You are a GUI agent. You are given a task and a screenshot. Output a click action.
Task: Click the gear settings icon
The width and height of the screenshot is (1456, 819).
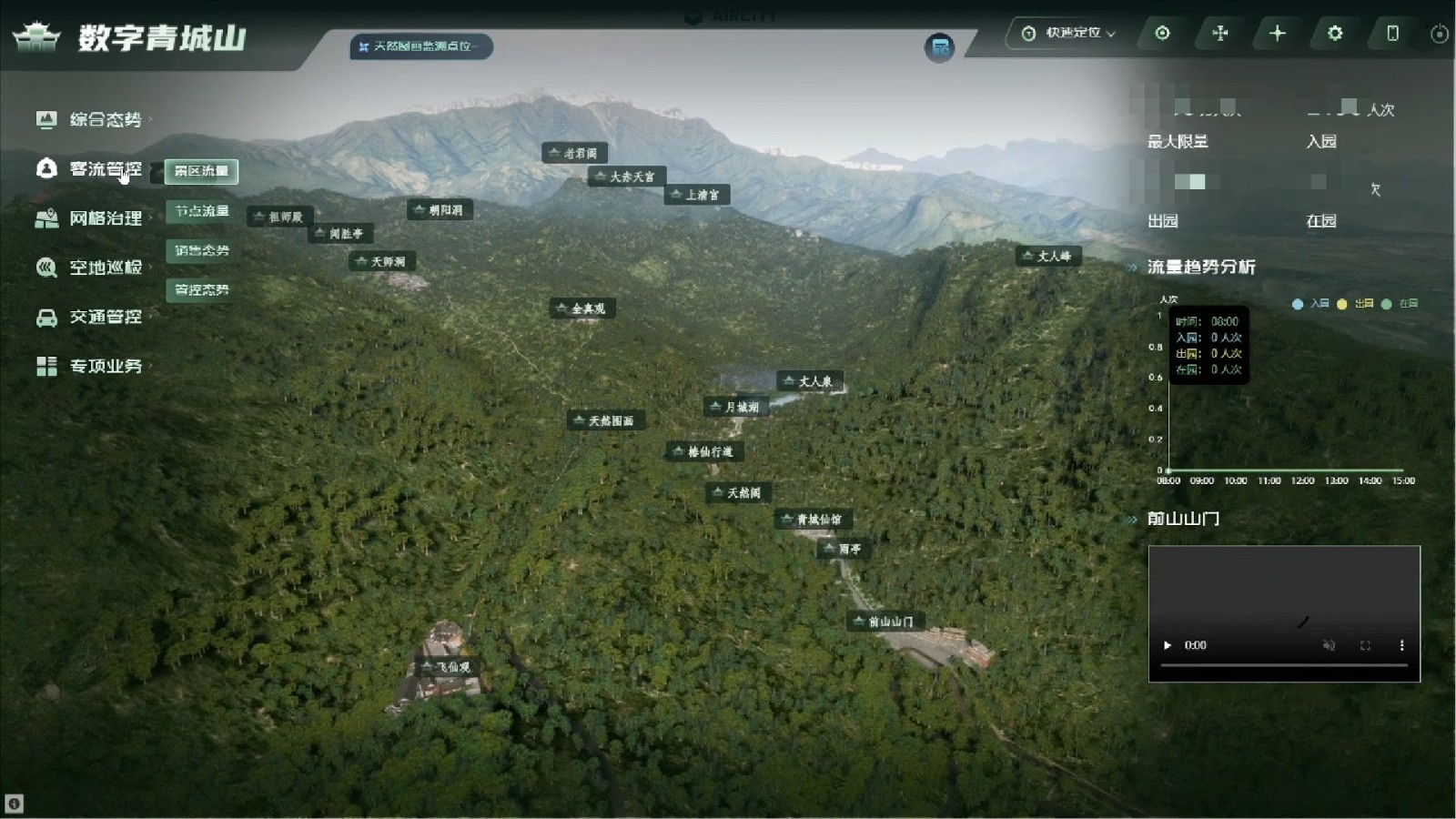[1335, 33]
